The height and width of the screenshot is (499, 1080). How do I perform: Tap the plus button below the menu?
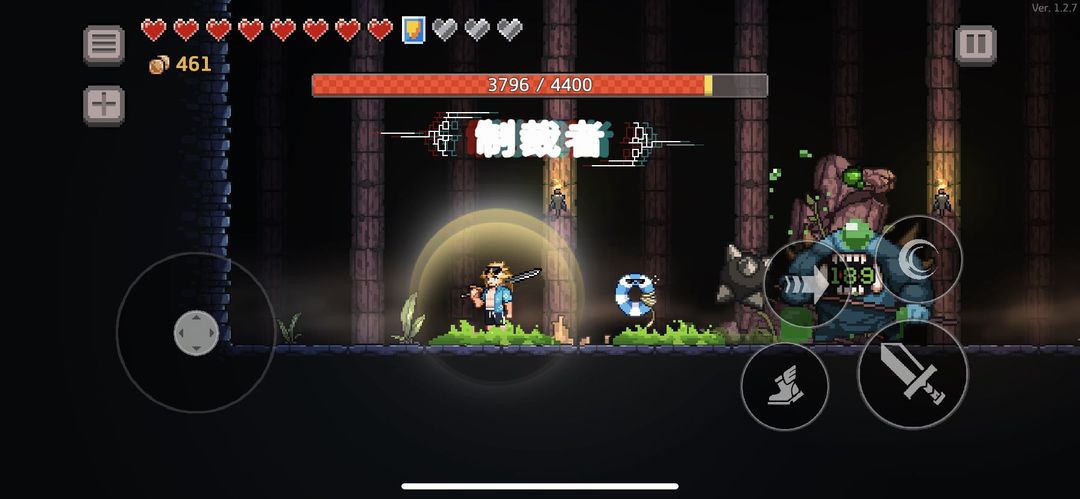coord(103,105)
